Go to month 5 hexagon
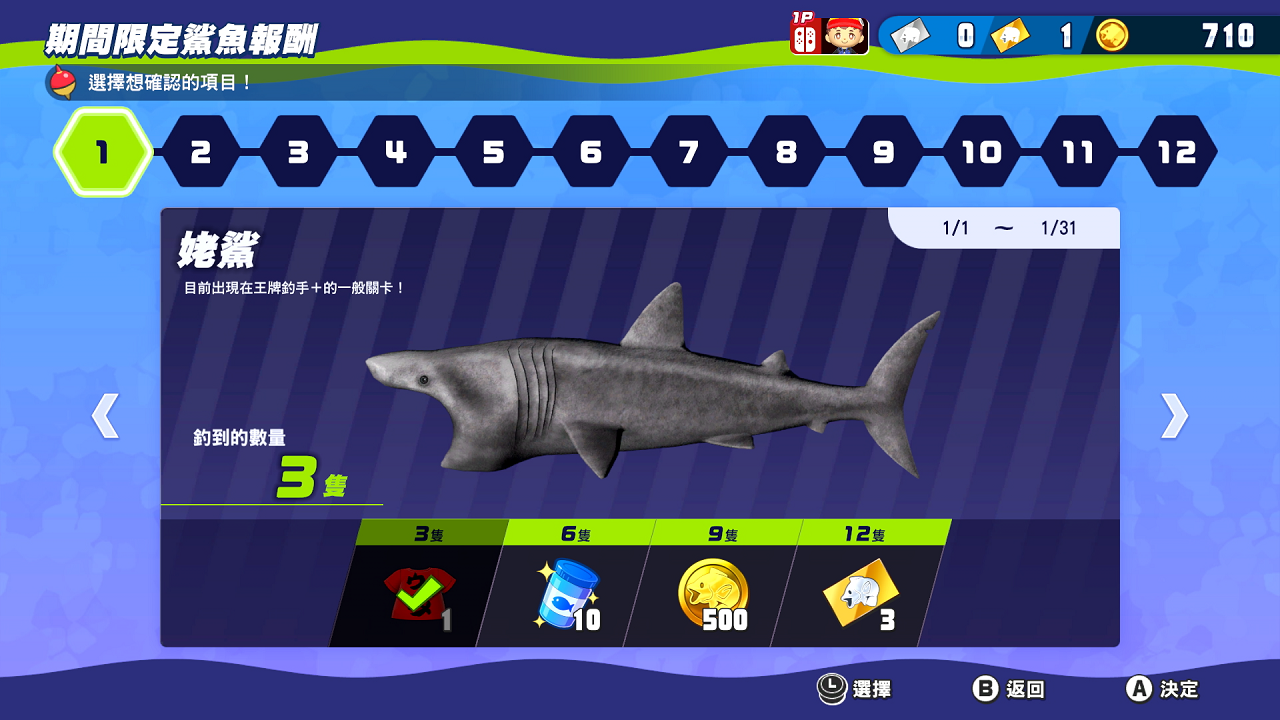1280x720 pixels. [x=494, y=152]
